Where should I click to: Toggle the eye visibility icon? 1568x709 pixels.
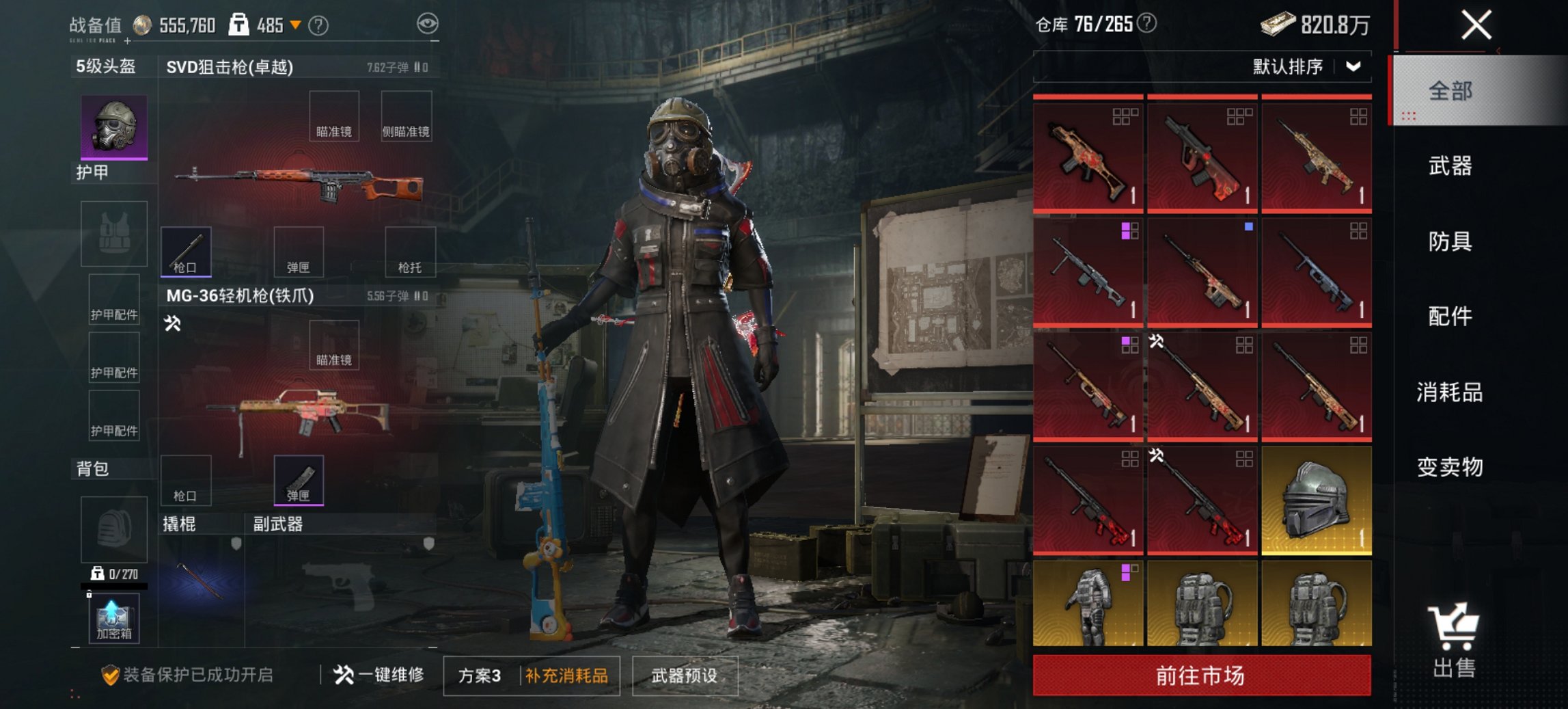pos(428,24)
